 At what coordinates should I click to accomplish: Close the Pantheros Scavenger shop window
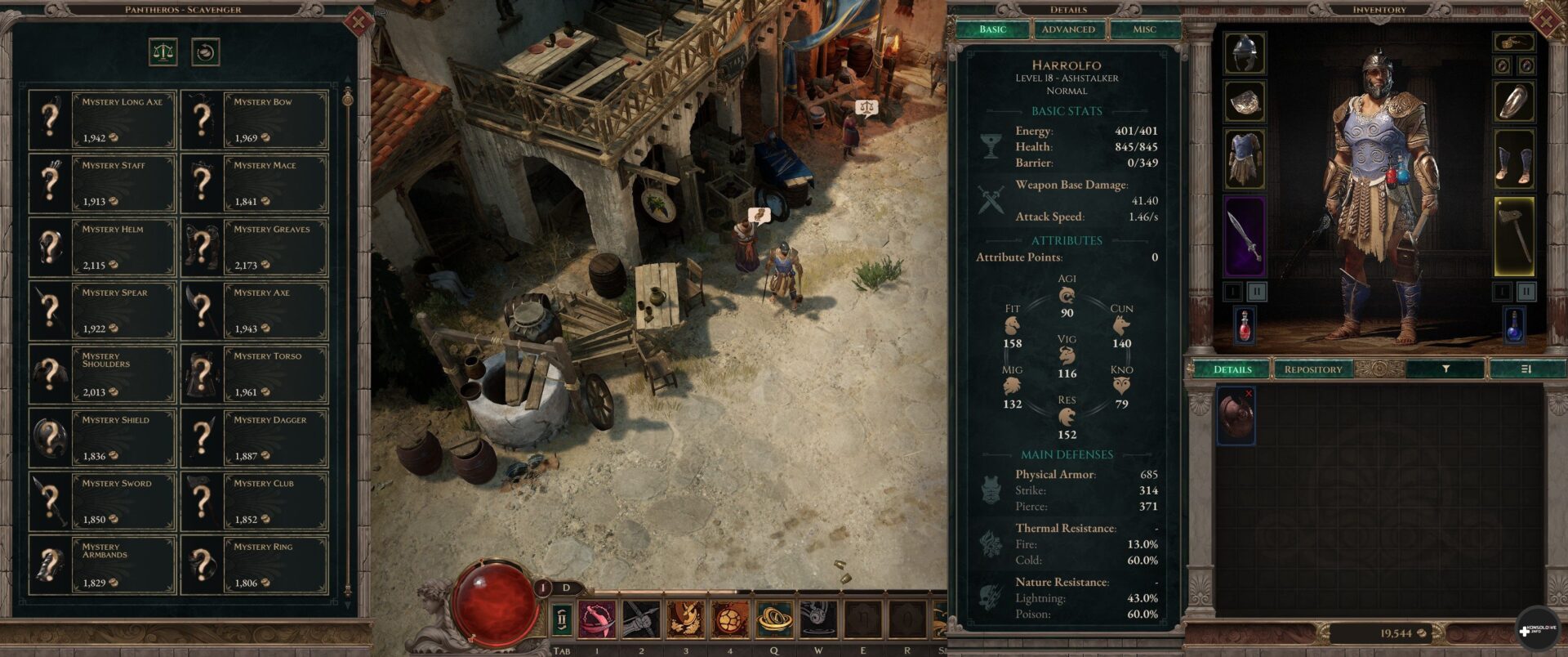358,21
